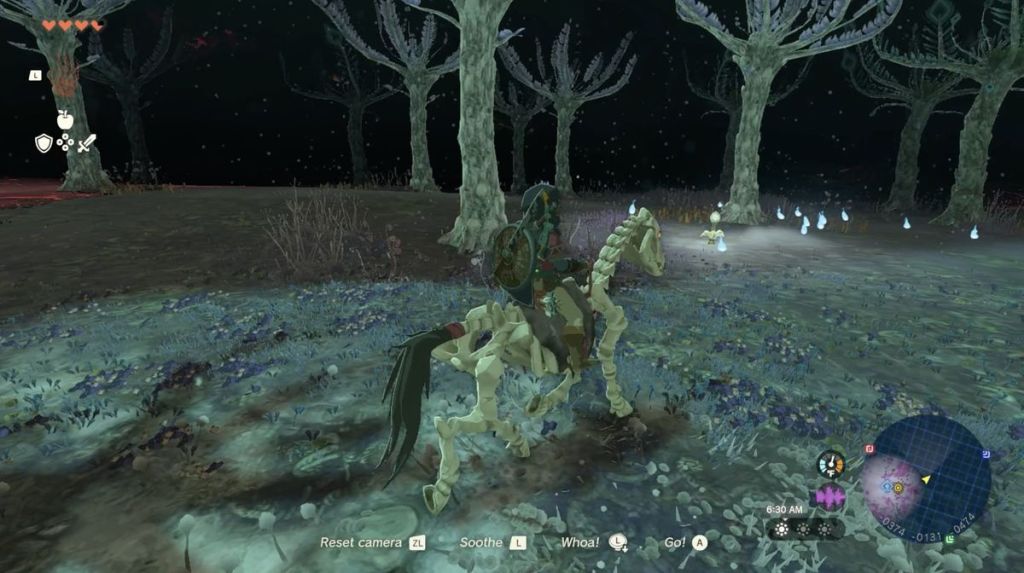Click the red pin on the minimap edge
The image size is (1024, 573).
tap(869, 448)
